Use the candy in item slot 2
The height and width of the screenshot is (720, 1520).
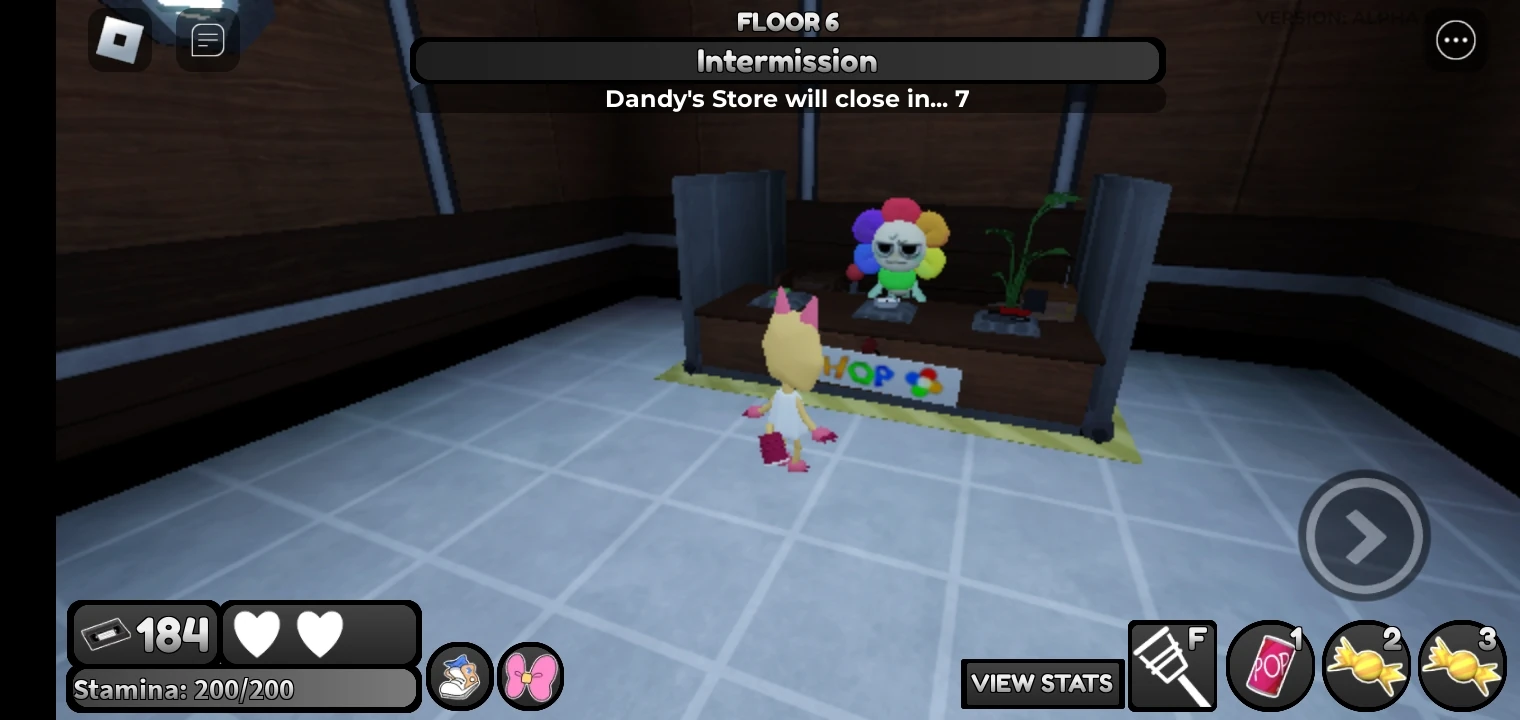tap(1366, 664)
